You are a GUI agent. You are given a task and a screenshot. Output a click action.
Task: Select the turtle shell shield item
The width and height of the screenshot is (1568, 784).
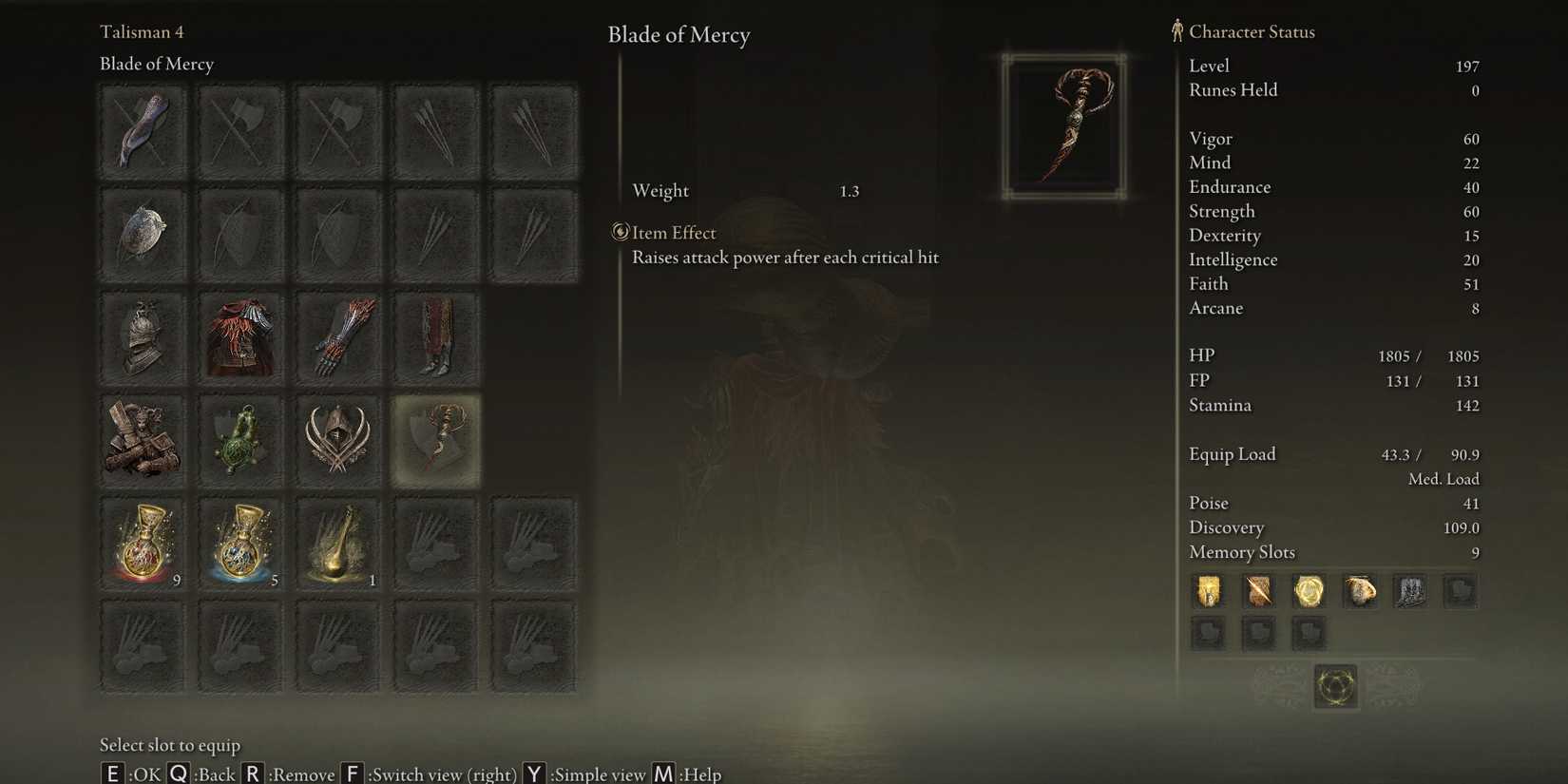click(x=143, y=233)
